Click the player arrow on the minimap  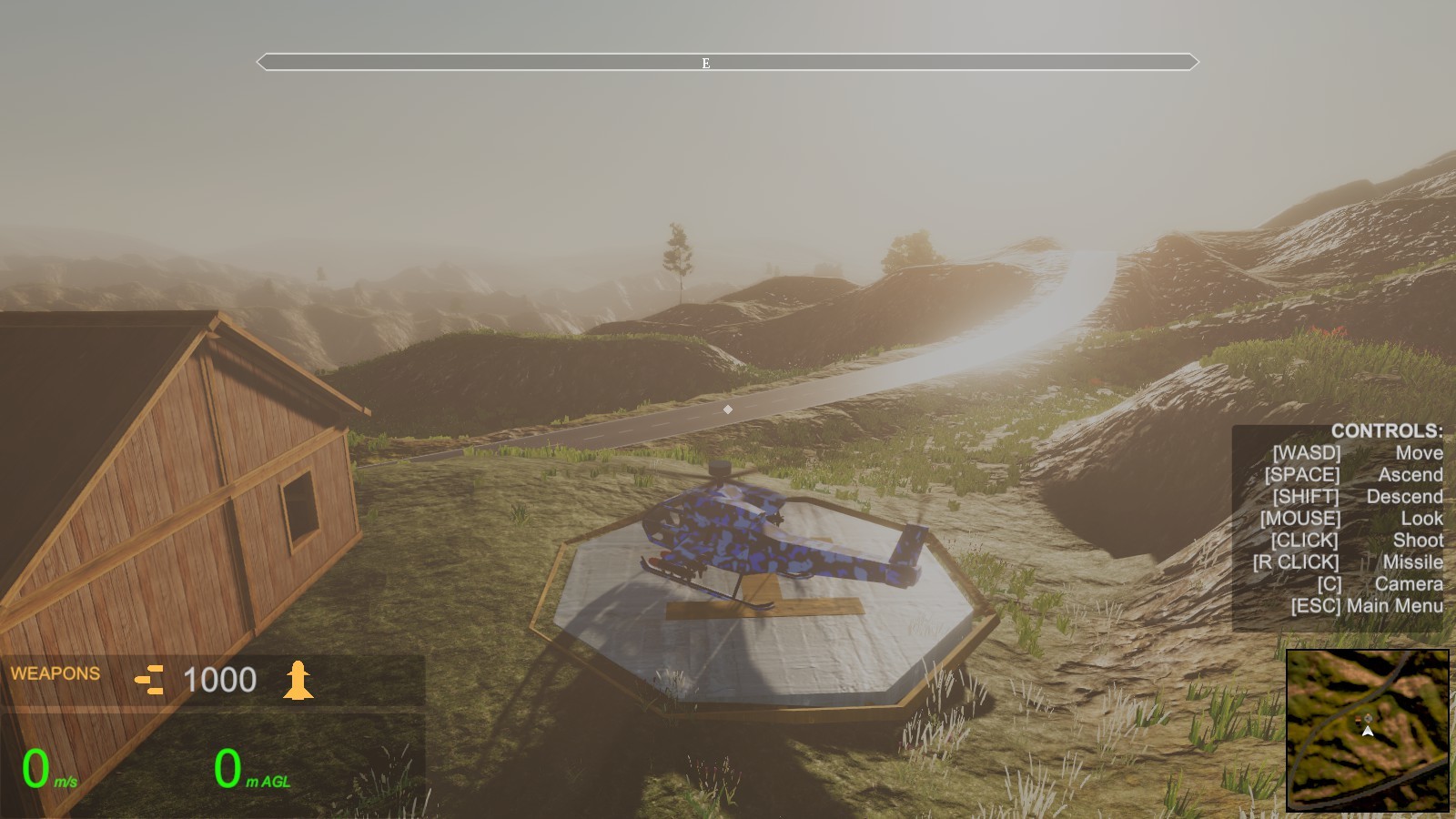[1368, 732]
